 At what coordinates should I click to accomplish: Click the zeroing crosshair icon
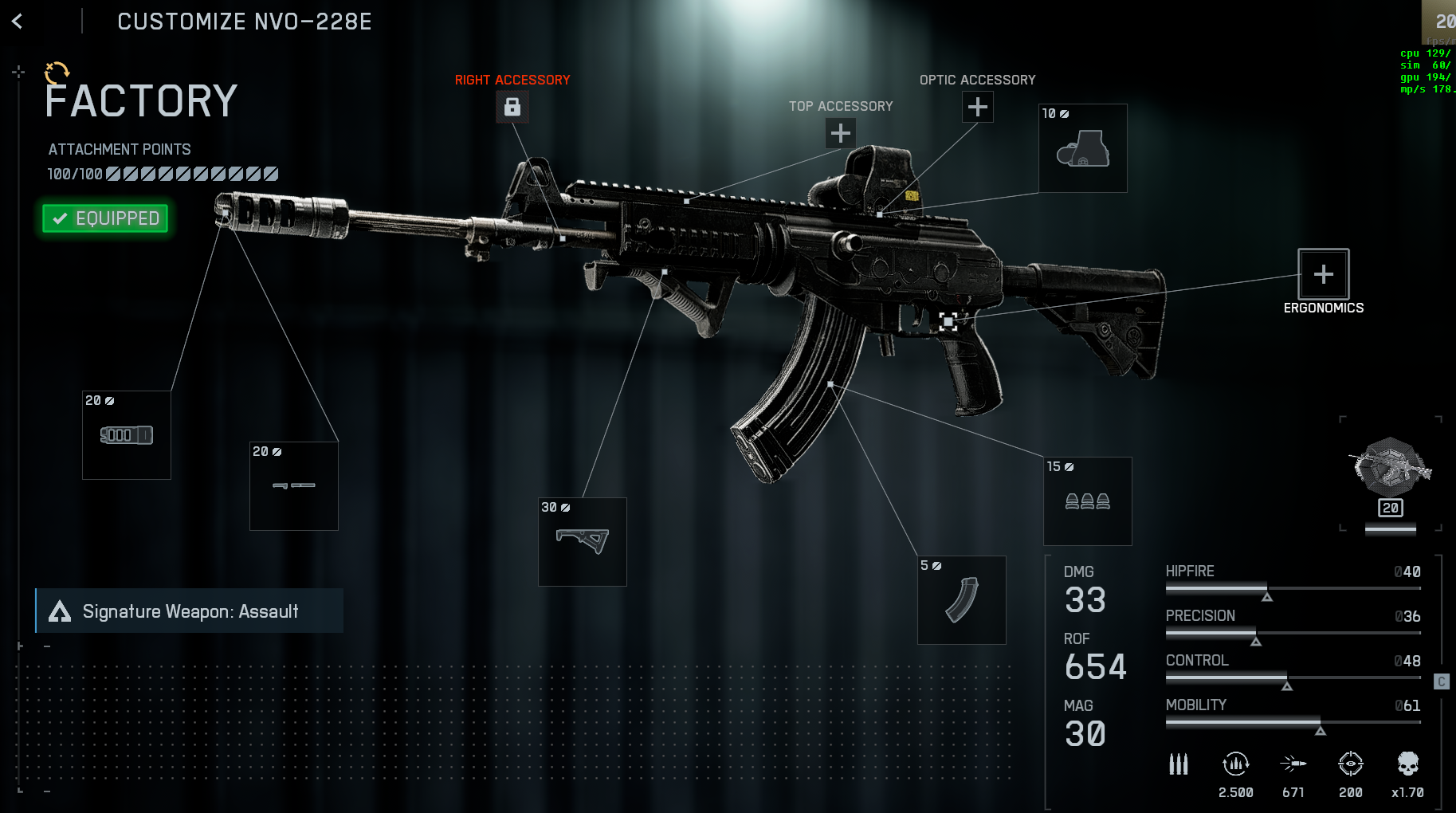1352,764
